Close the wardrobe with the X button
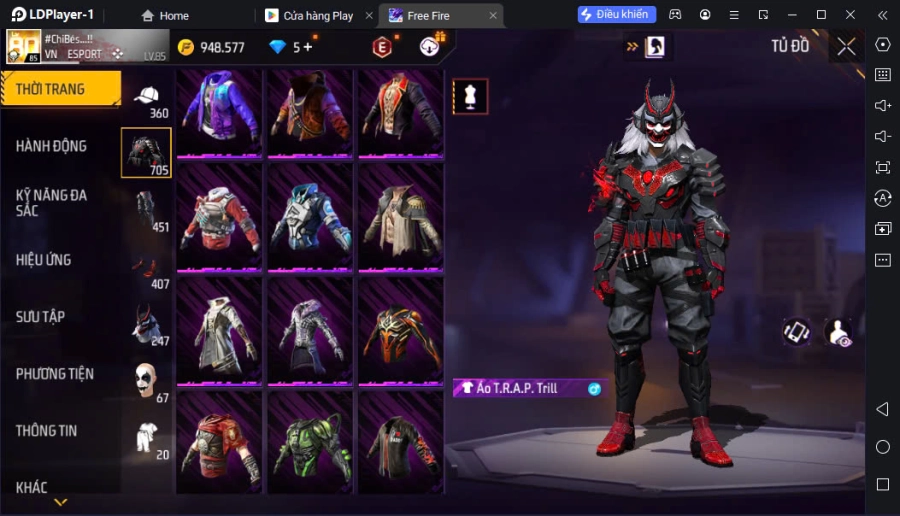The width and height of the screenshot is (900, 516). [x=846, y=46]
